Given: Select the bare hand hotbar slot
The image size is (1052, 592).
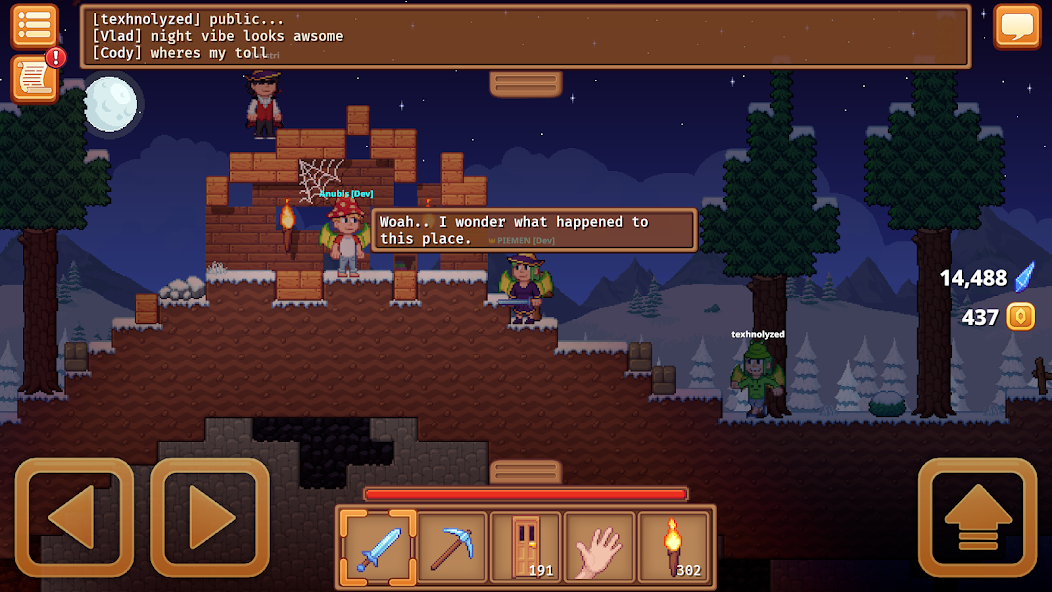Looking at the screenshot, I should [x=600, y=547].
